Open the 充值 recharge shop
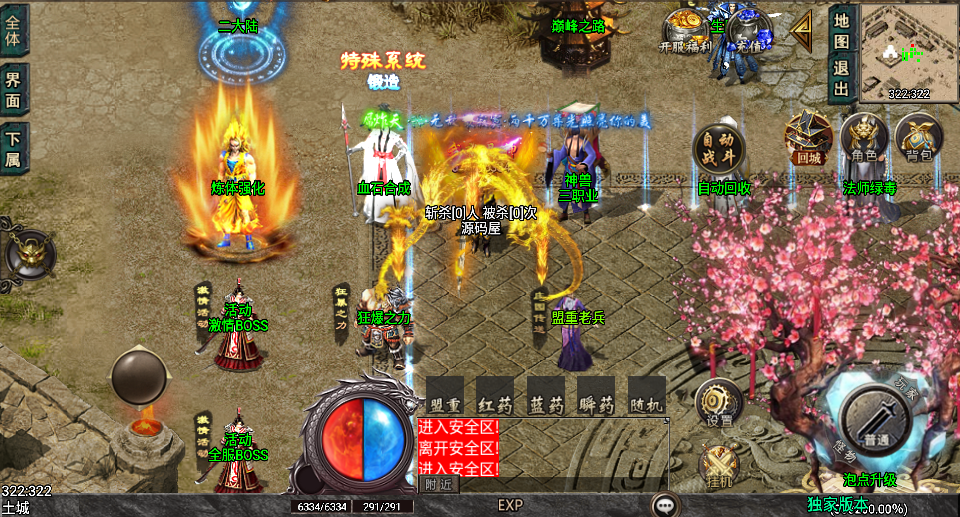The image size is (960, 517). tap(748, 29)
